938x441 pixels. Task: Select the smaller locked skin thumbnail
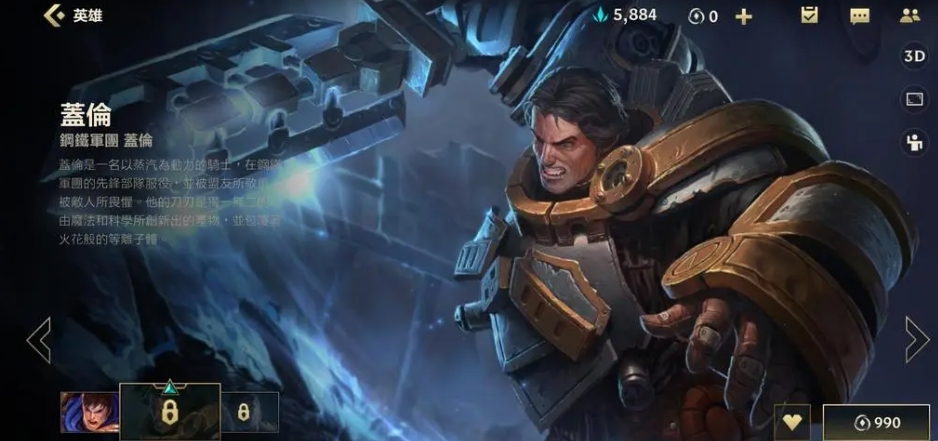coord(244,412)
